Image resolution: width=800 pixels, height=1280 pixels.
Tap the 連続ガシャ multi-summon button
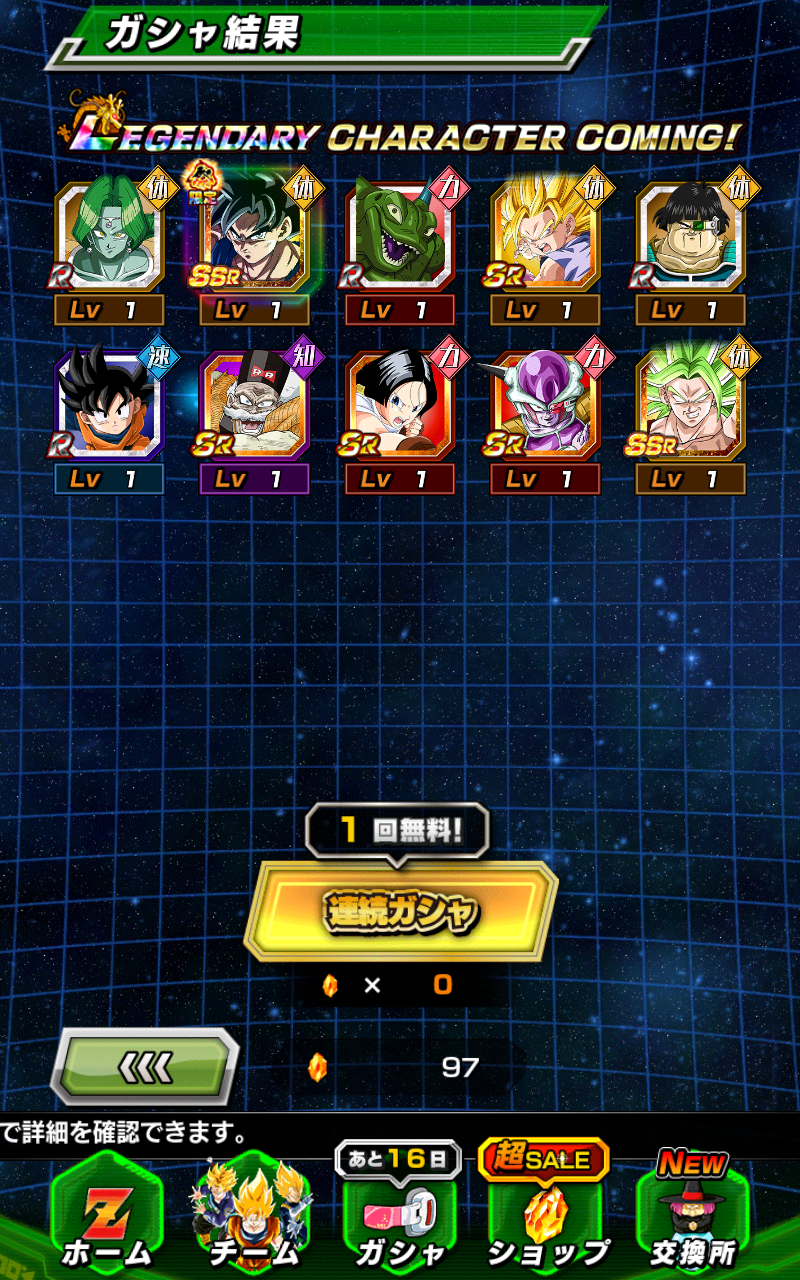click(x=401, y=911)
